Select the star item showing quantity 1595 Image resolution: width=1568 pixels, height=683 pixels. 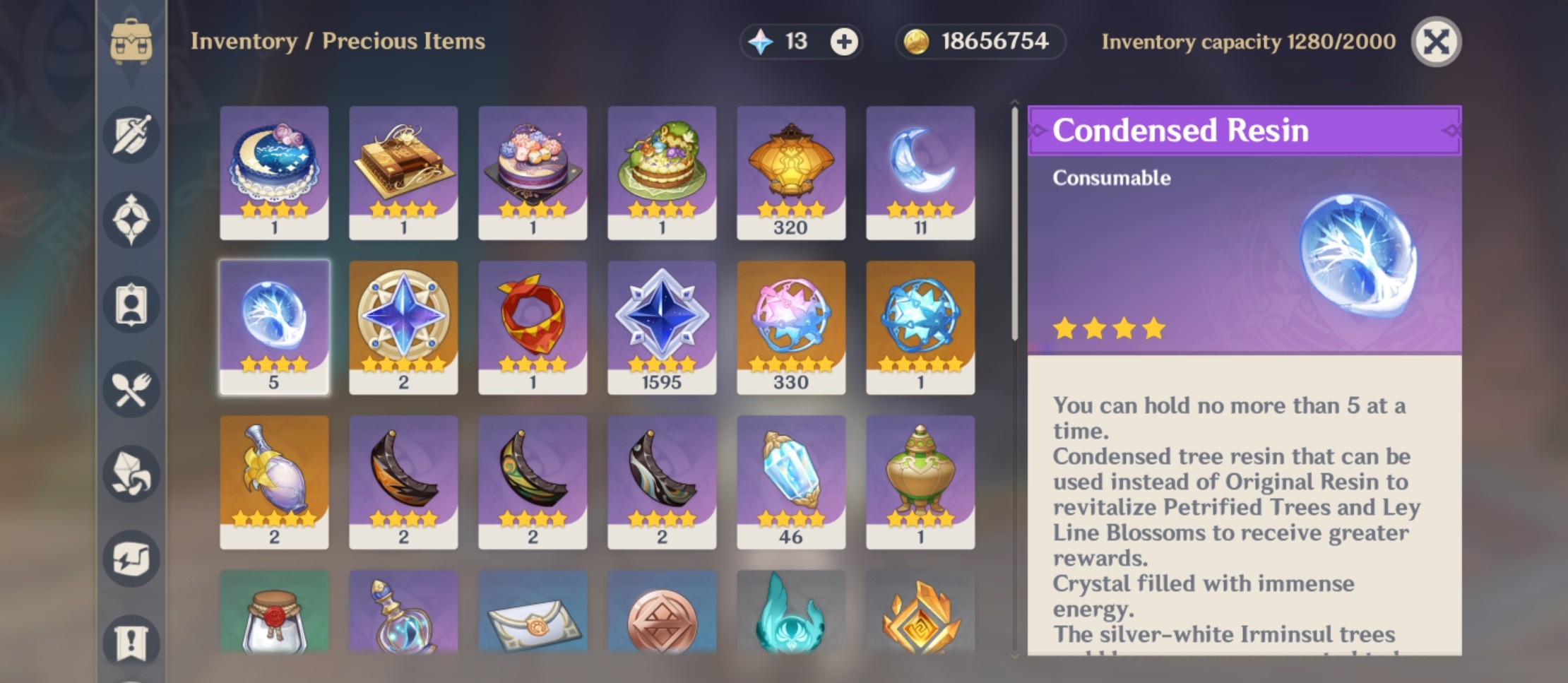(x=663, y=325)
